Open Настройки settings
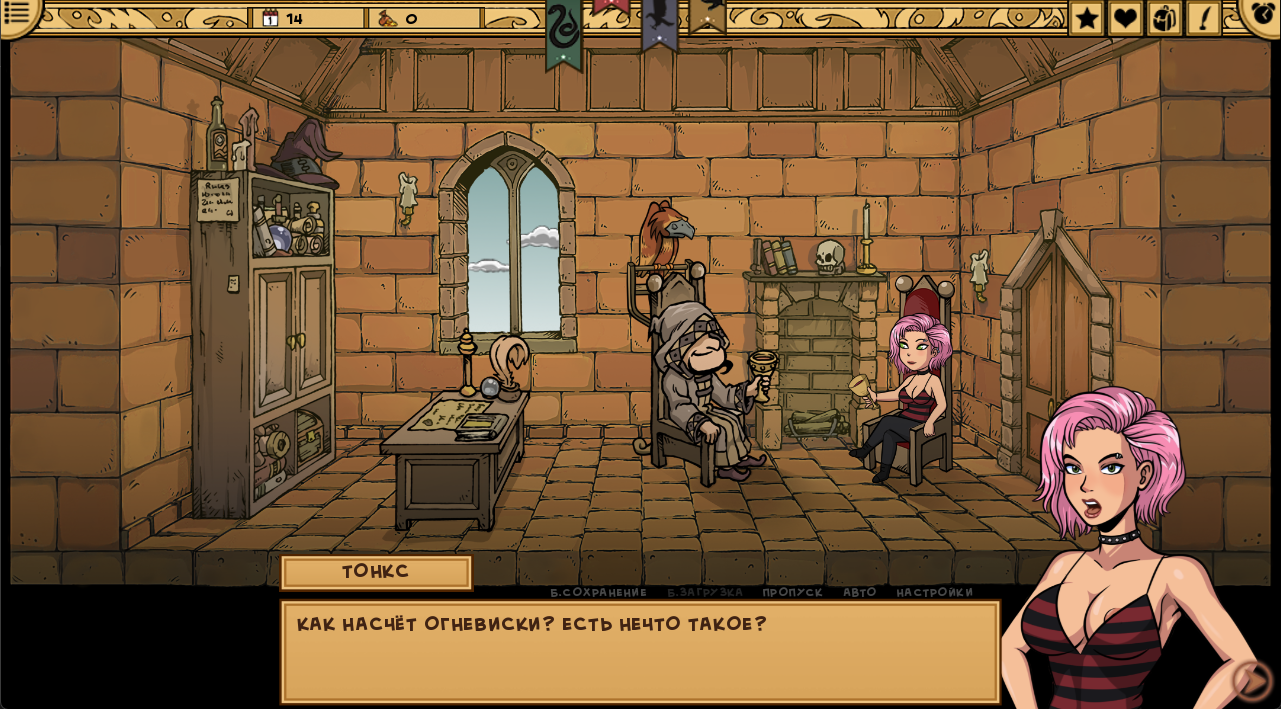The width and height of the screenshot is (1281, 709). pos(934,592)
